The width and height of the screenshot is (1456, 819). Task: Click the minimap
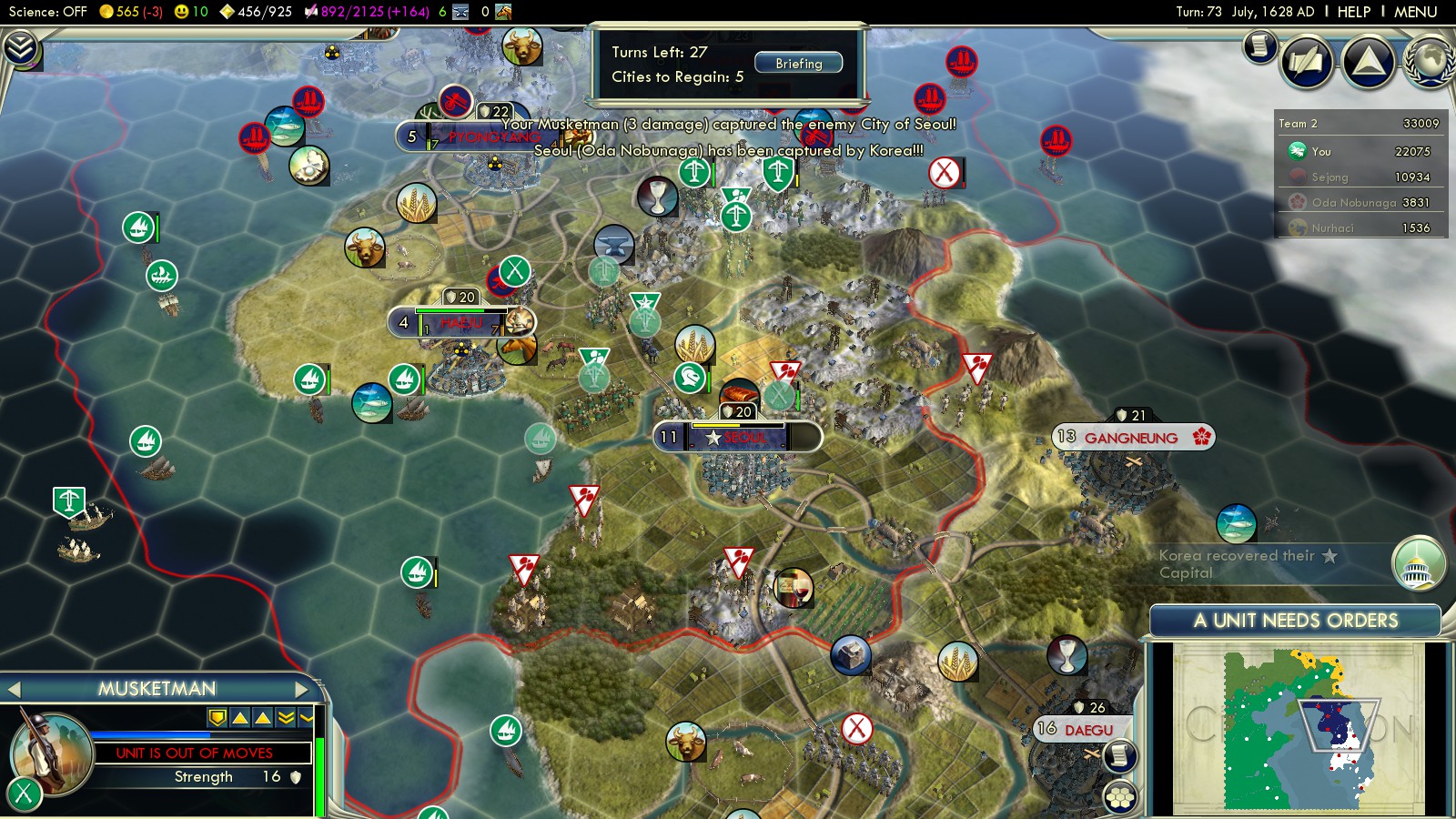point(1297,728)
